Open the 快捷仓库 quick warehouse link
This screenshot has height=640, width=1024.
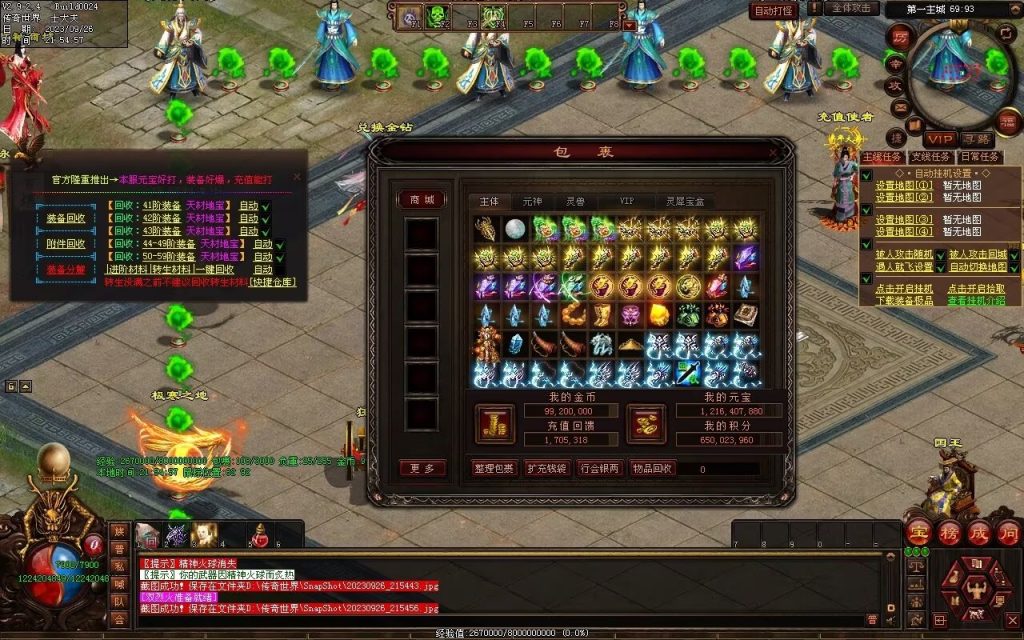pos(273,282)
